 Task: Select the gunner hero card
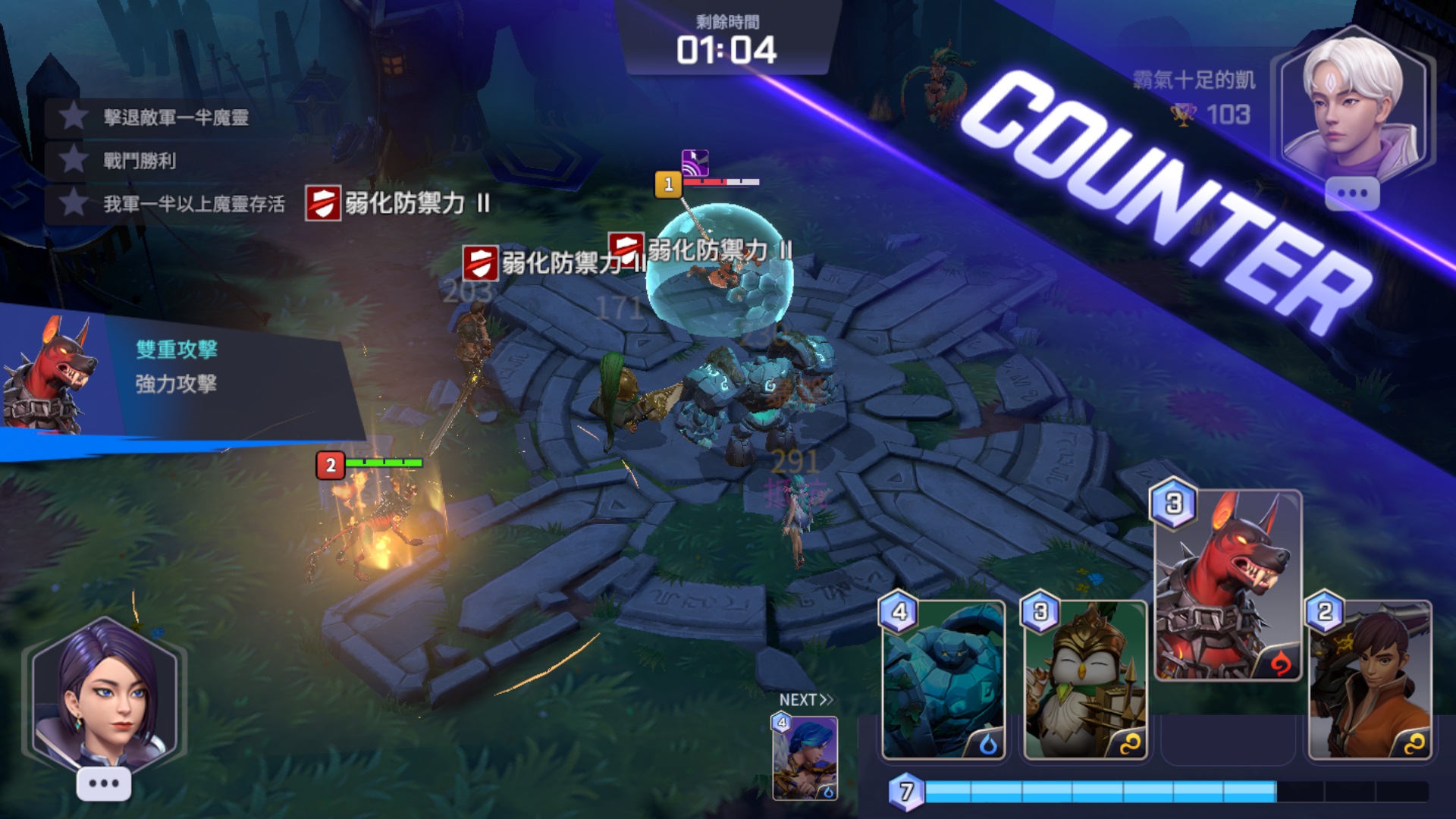(x=1370, y=680)
